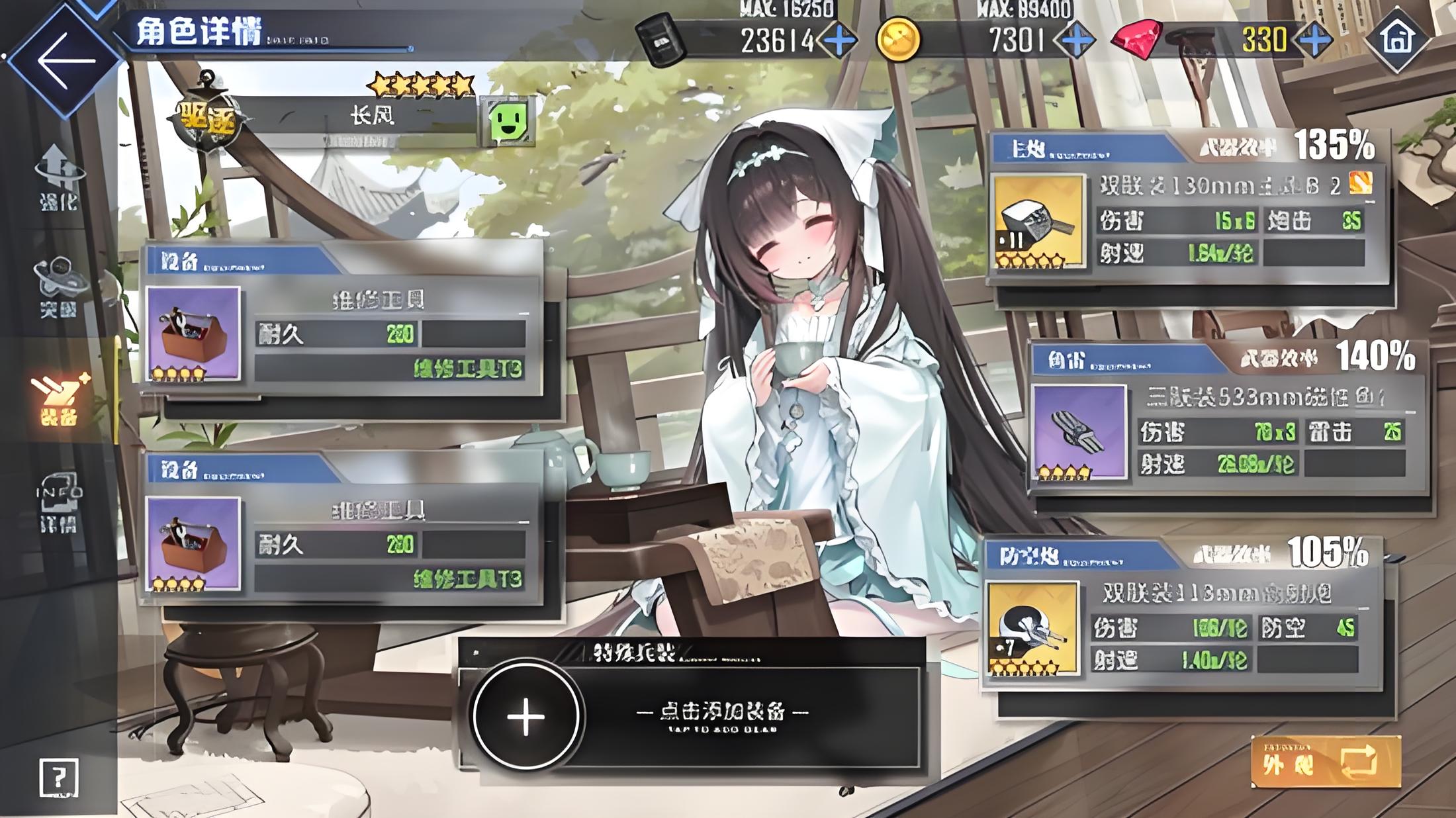Show the 详情 info tab

coord(59,504)
